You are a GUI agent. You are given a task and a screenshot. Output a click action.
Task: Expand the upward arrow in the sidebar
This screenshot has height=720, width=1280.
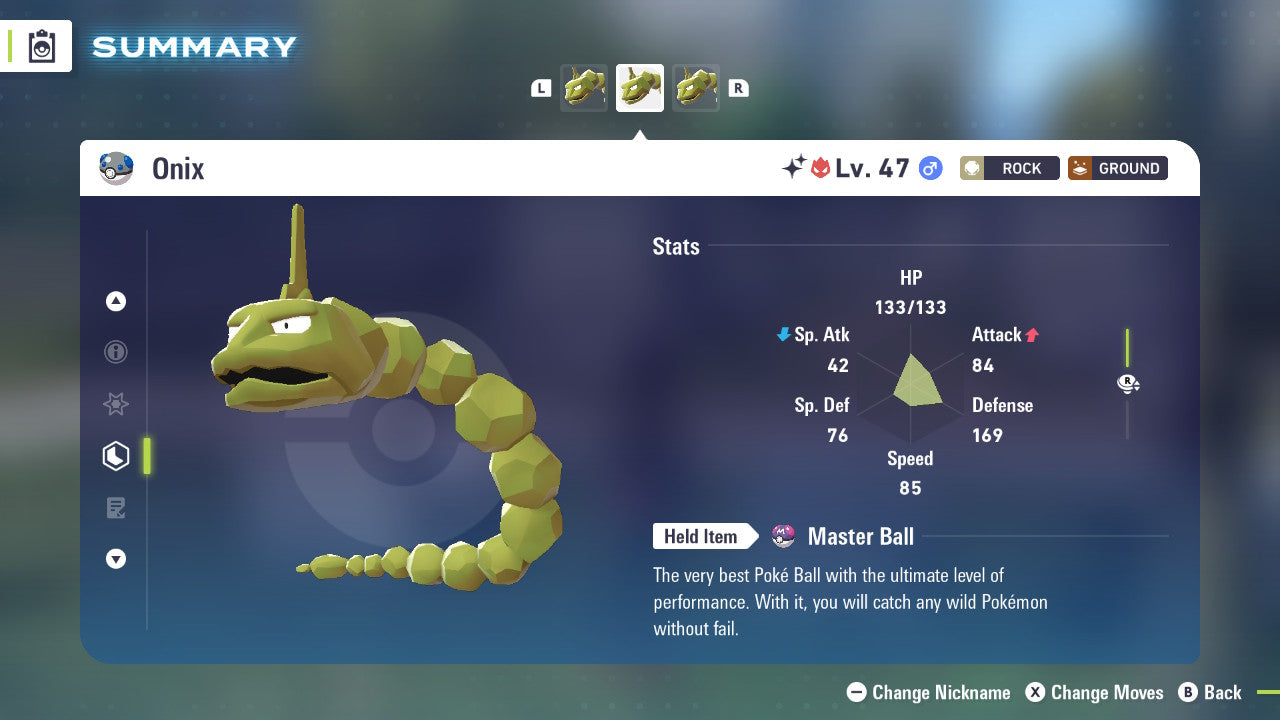point(116,301)
